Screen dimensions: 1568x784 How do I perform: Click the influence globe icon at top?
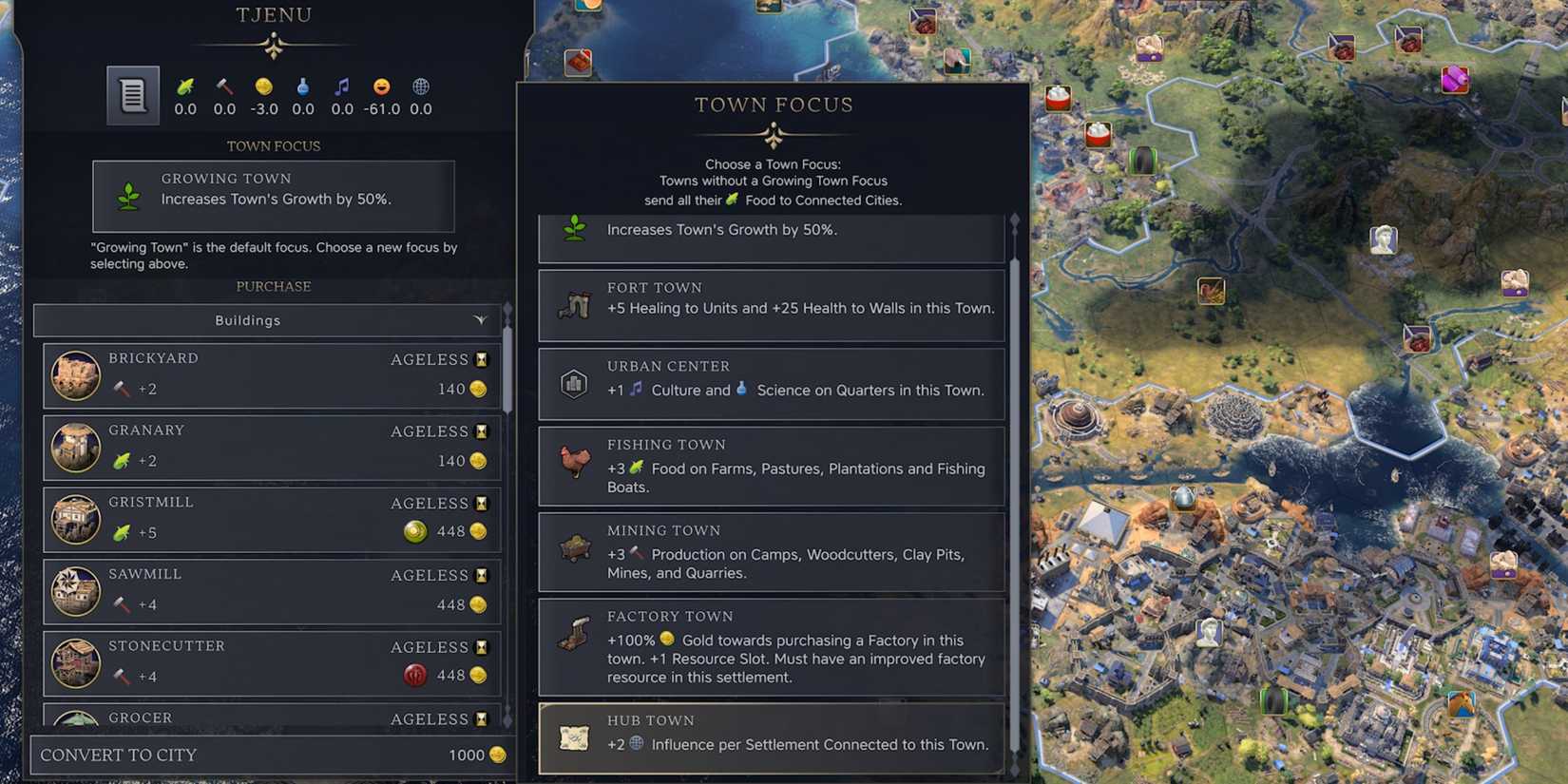[x=419, y=87]
